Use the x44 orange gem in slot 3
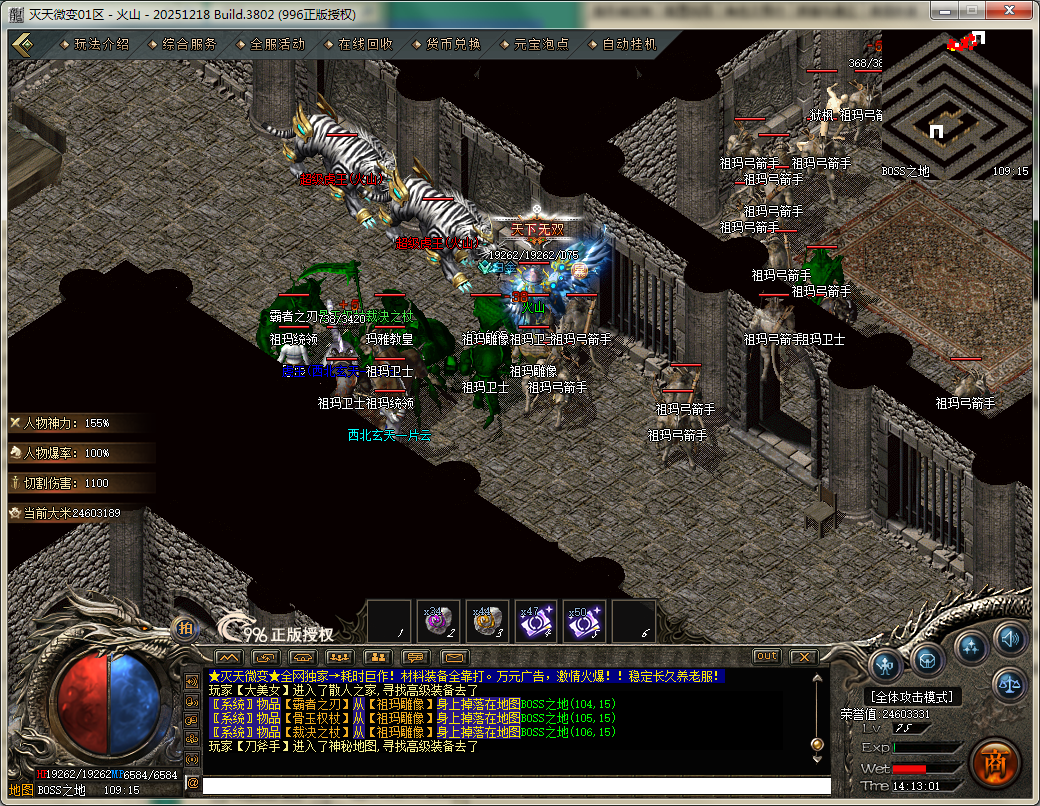1040x806 pixels. (487, 622)
